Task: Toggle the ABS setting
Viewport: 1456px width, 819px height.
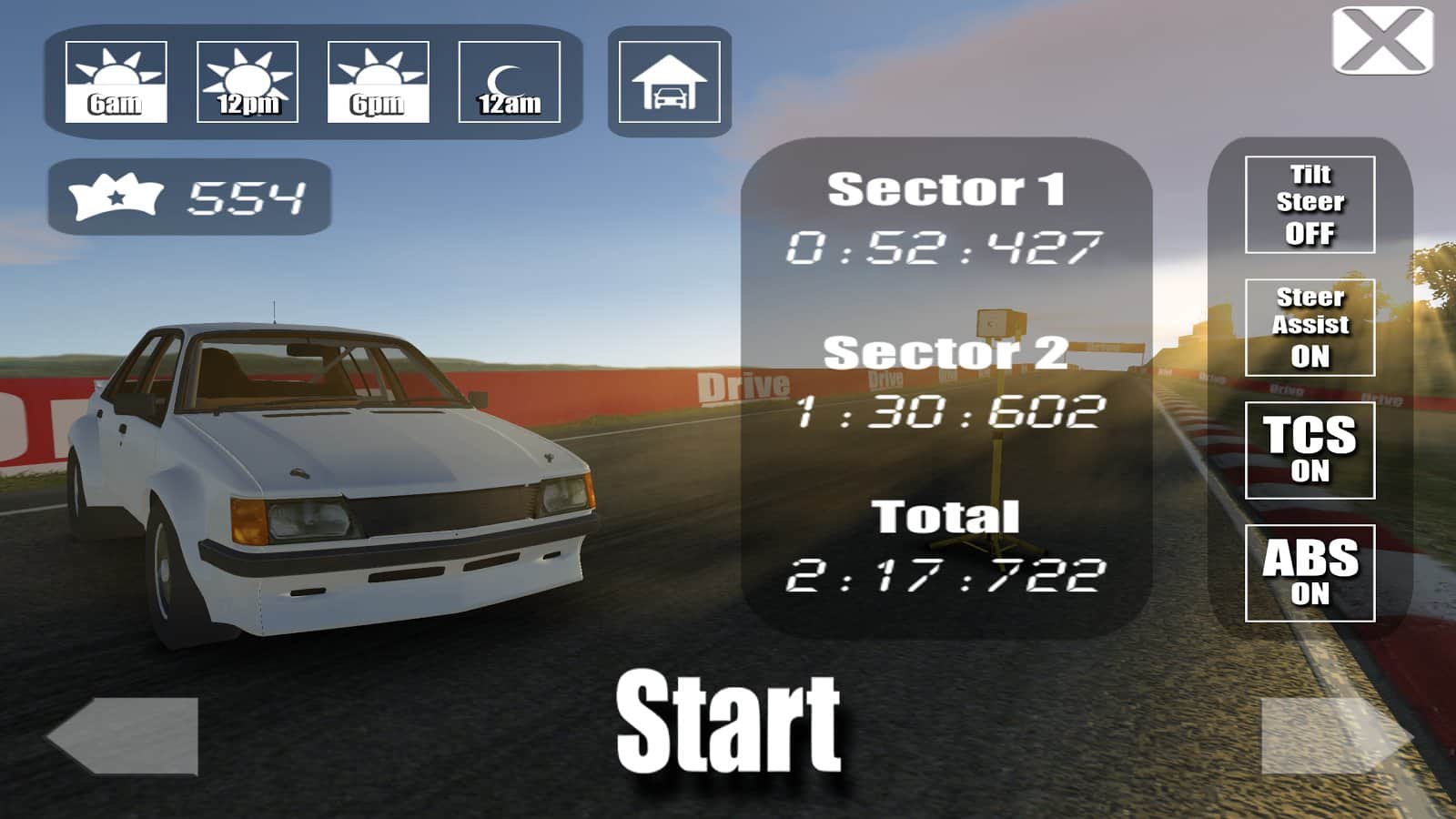Action: [x=1309, y=573]
